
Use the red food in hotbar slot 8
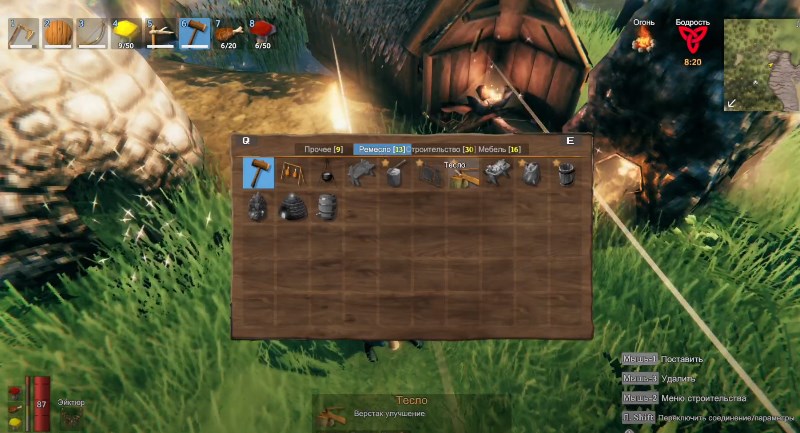click(262, 34)
